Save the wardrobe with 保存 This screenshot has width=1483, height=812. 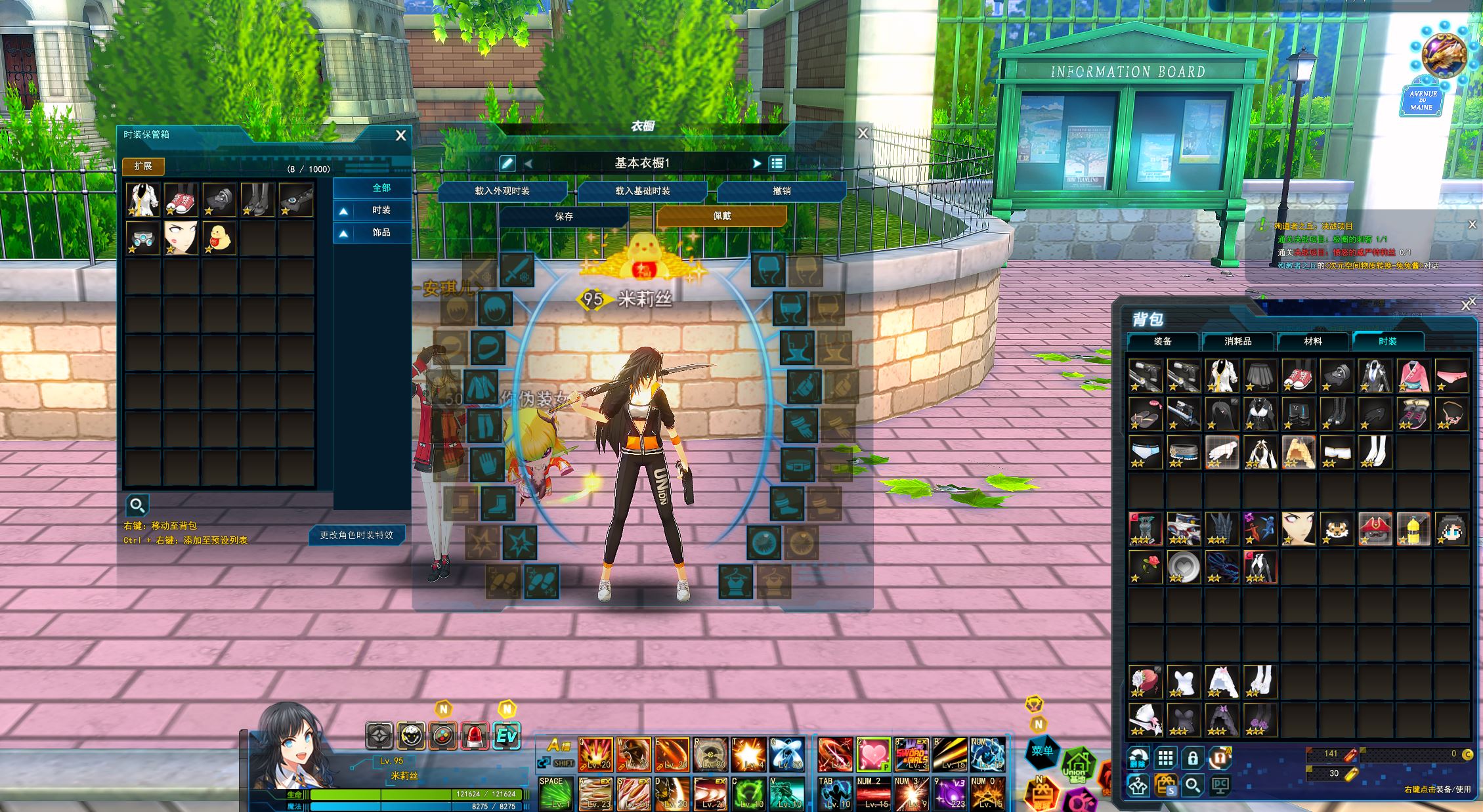point(564,216)
